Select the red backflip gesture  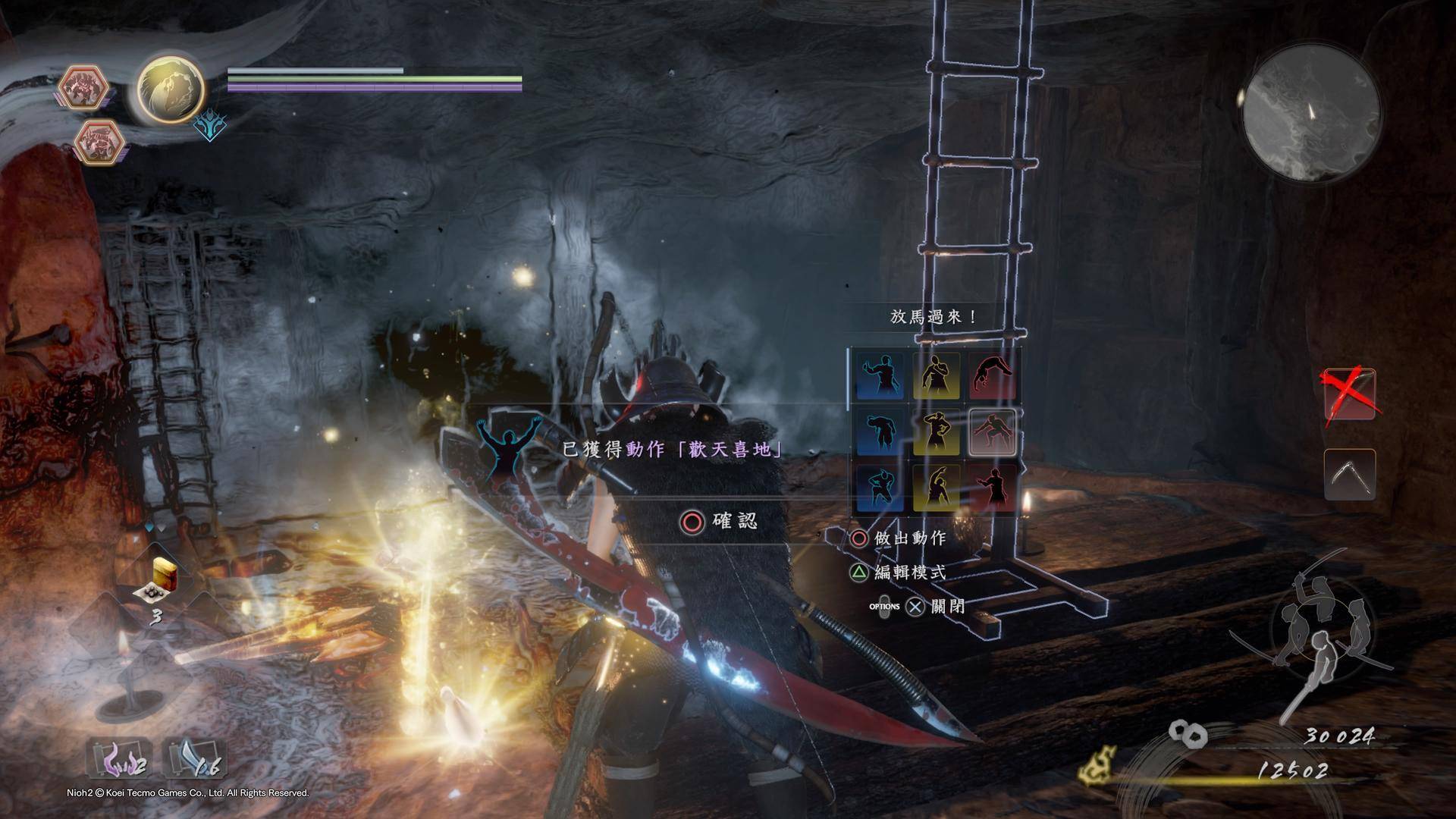[x=993, y=377]
